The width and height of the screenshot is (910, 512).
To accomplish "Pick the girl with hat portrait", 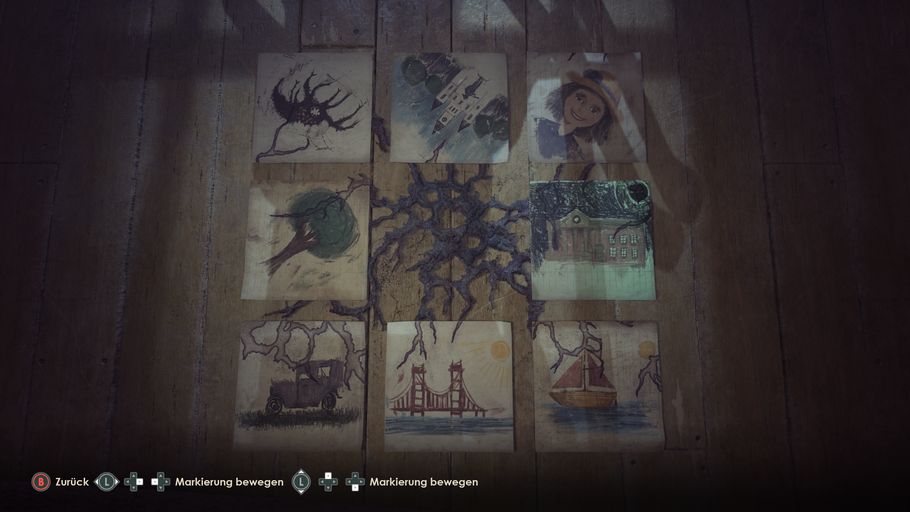I will point(585,107).
